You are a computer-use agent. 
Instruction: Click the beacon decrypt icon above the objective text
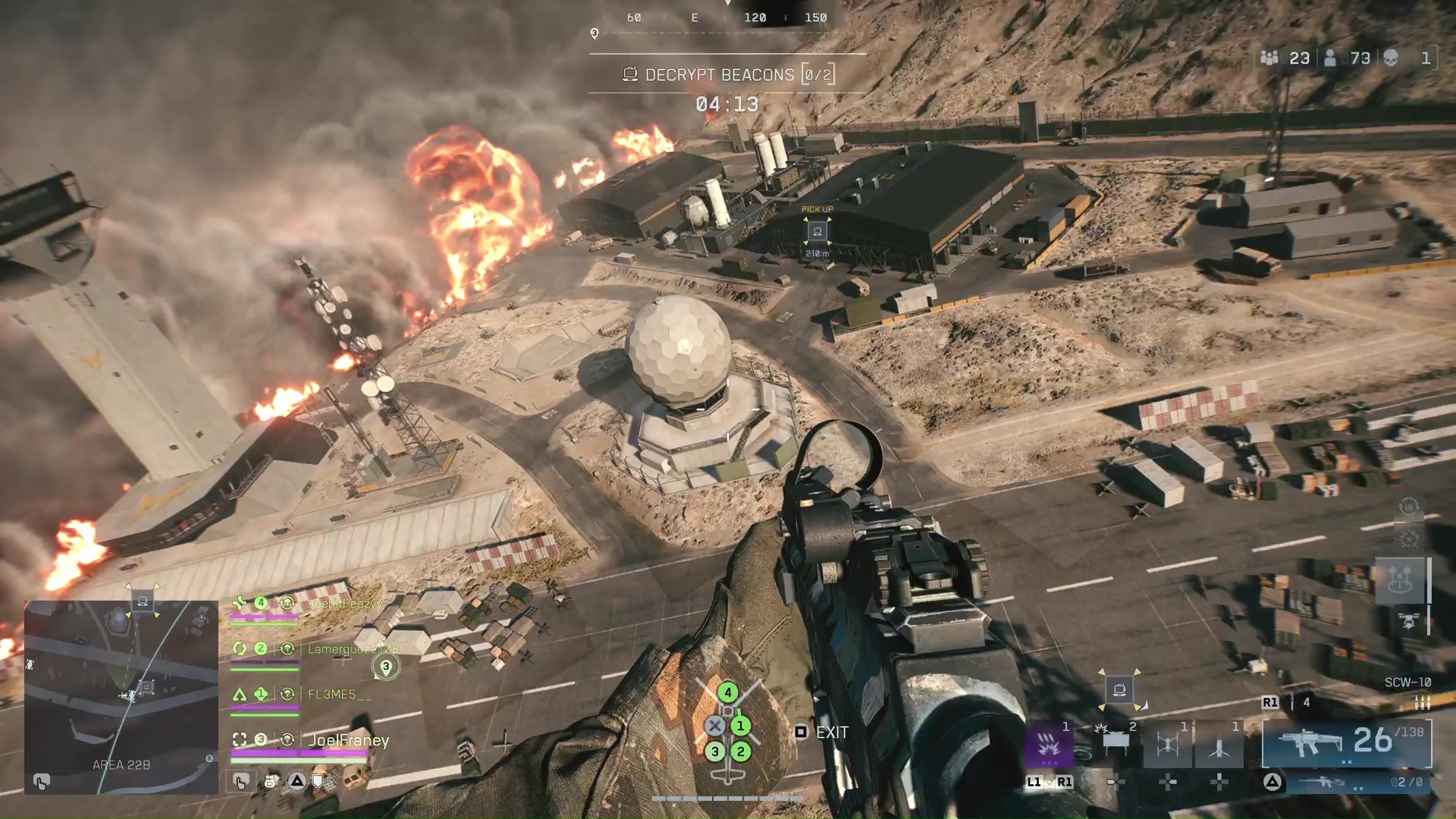[629, 74]
